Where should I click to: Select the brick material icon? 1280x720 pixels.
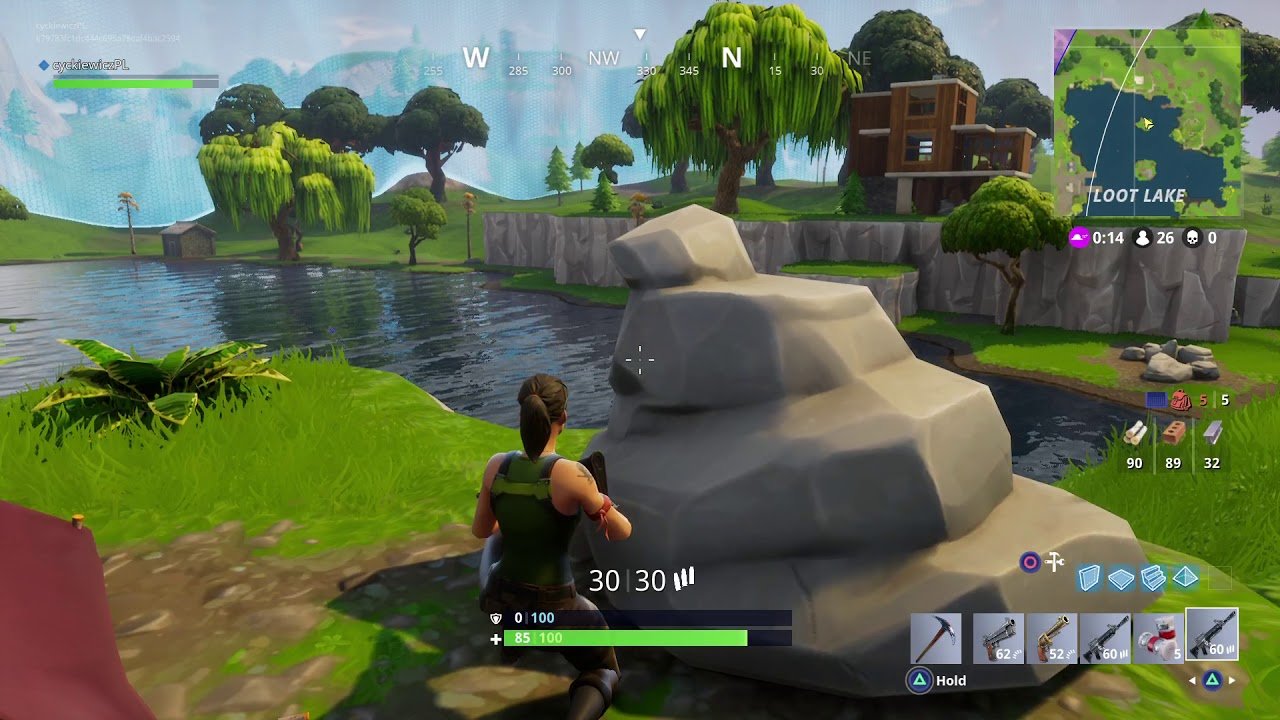coord(1173,433)
